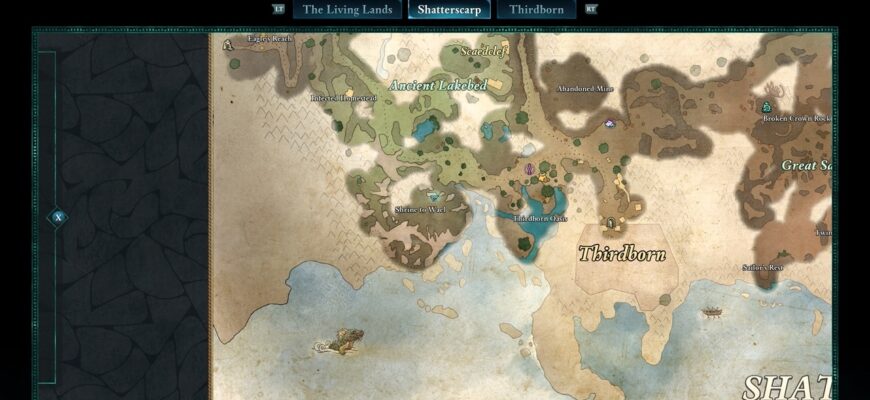Switch to The Living Lands map tab
Image resolution: width=870 pixels, height=400 pixels.
[346, 10]
